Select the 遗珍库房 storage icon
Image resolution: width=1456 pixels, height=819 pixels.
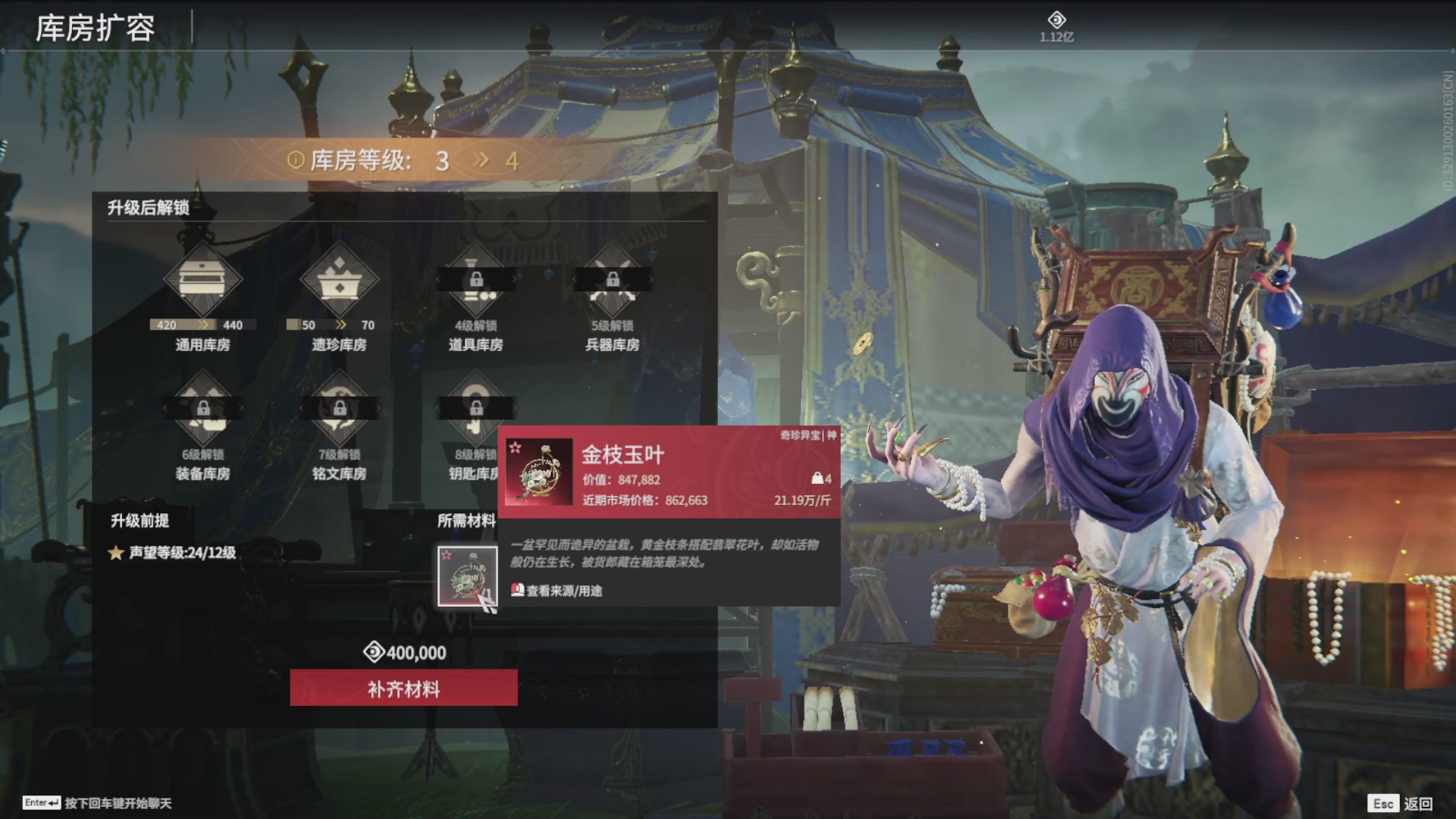339,280
